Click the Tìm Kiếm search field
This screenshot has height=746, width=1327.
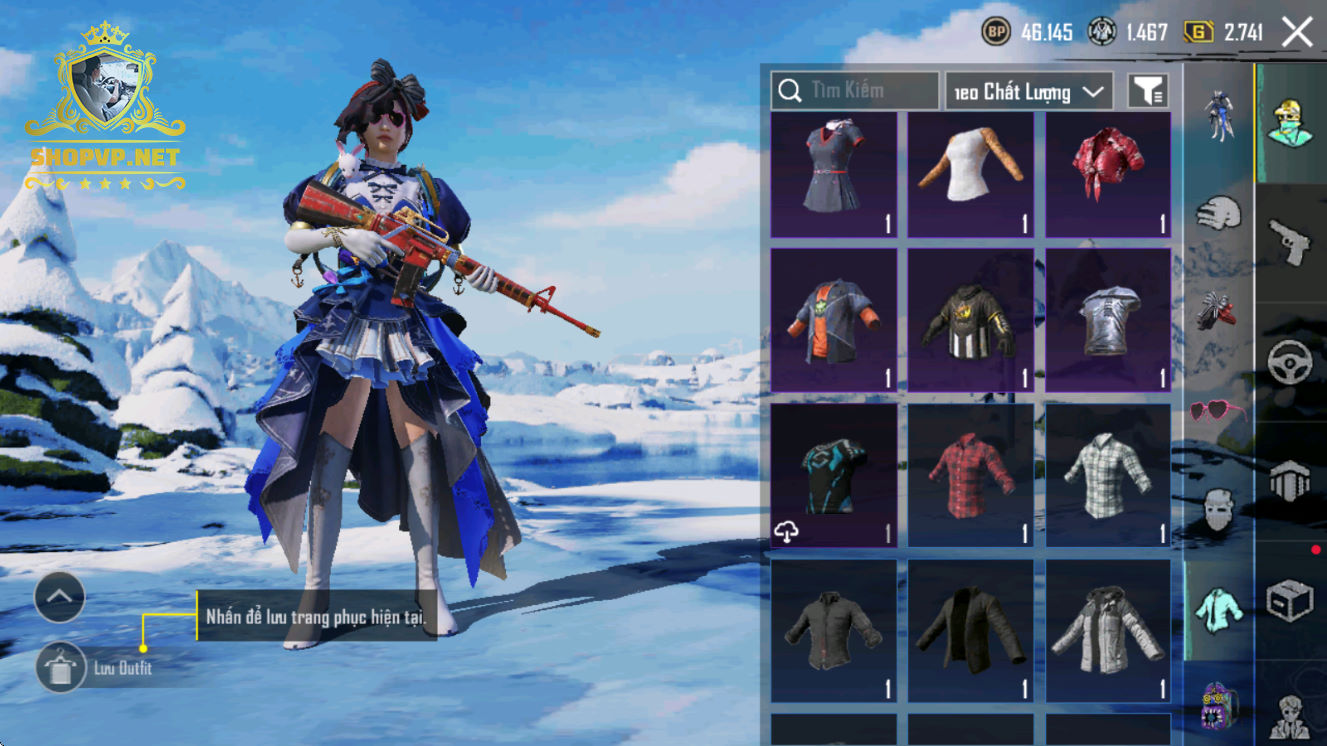tap(855, 91)
